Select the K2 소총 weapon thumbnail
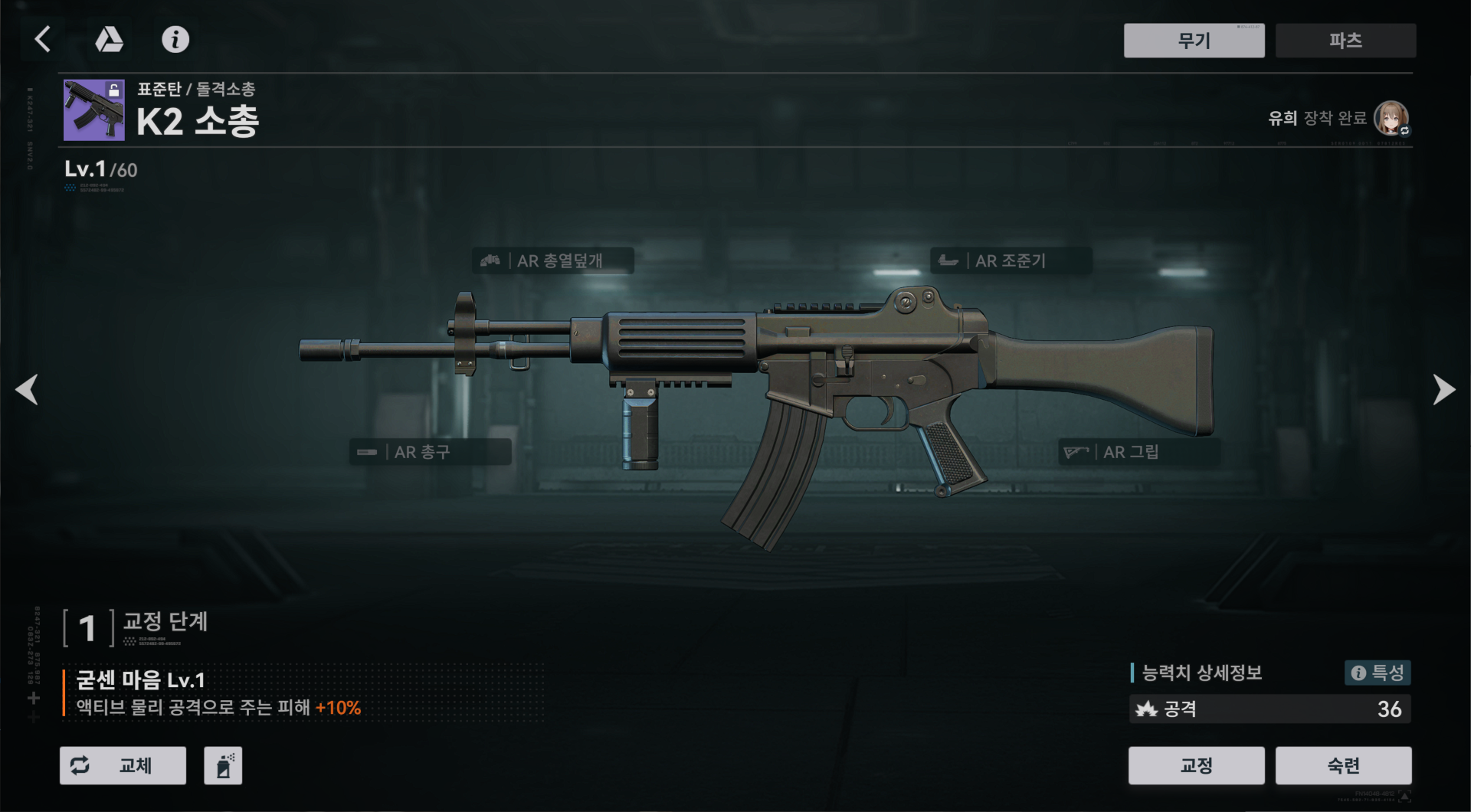Screen dimensions: 1471x812 pos(93,110)
